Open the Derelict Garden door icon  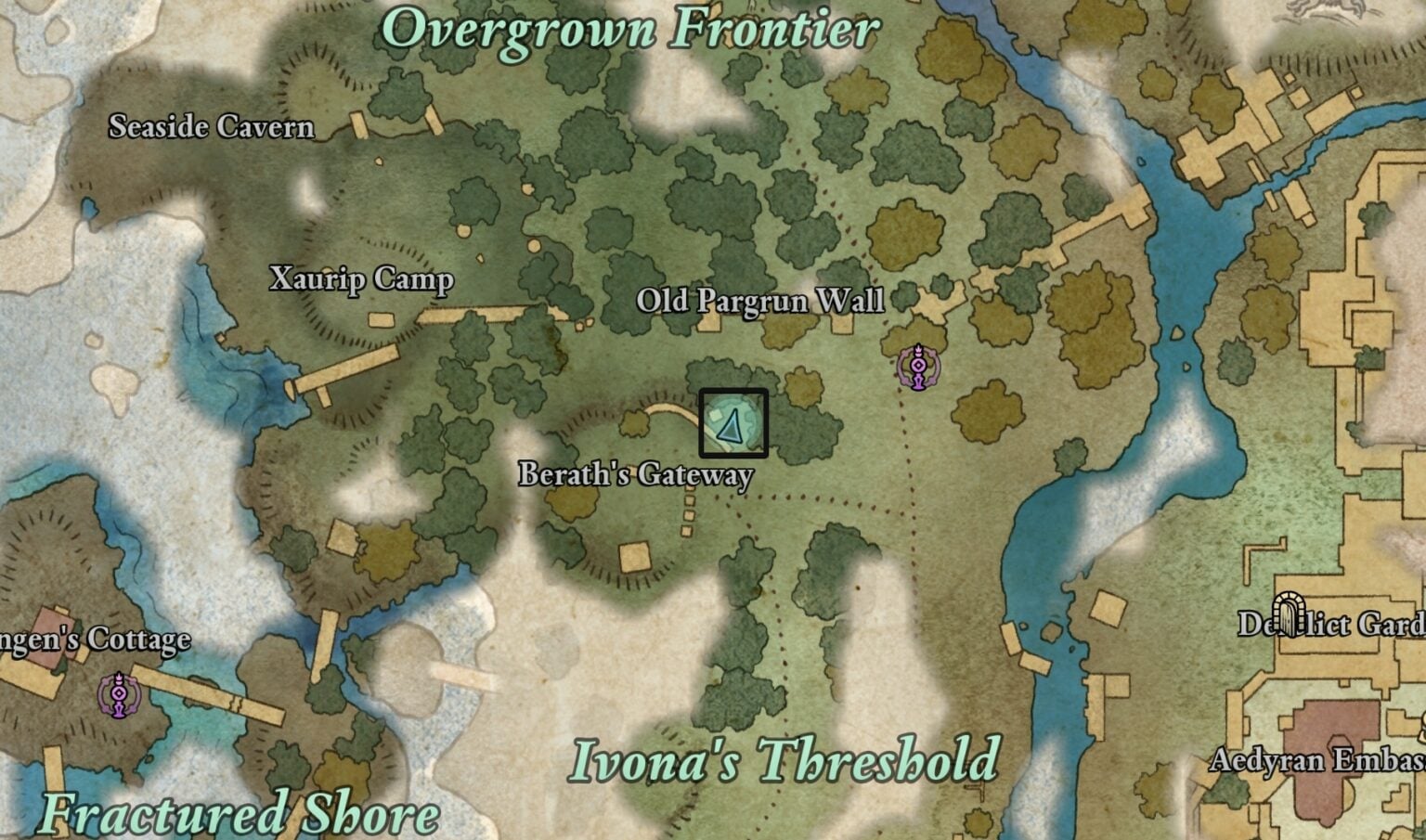(1290, 614)
